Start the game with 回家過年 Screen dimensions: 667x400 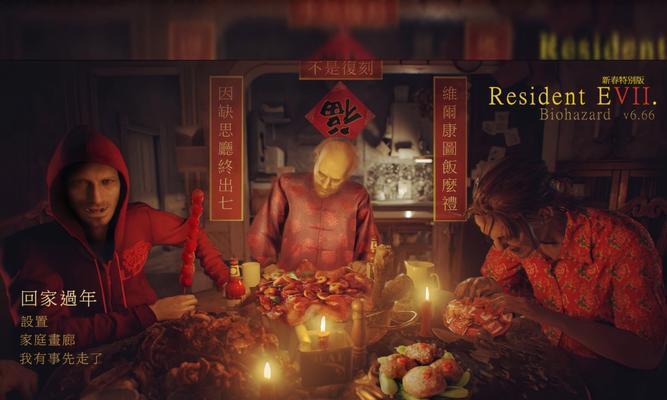[59, 299]
